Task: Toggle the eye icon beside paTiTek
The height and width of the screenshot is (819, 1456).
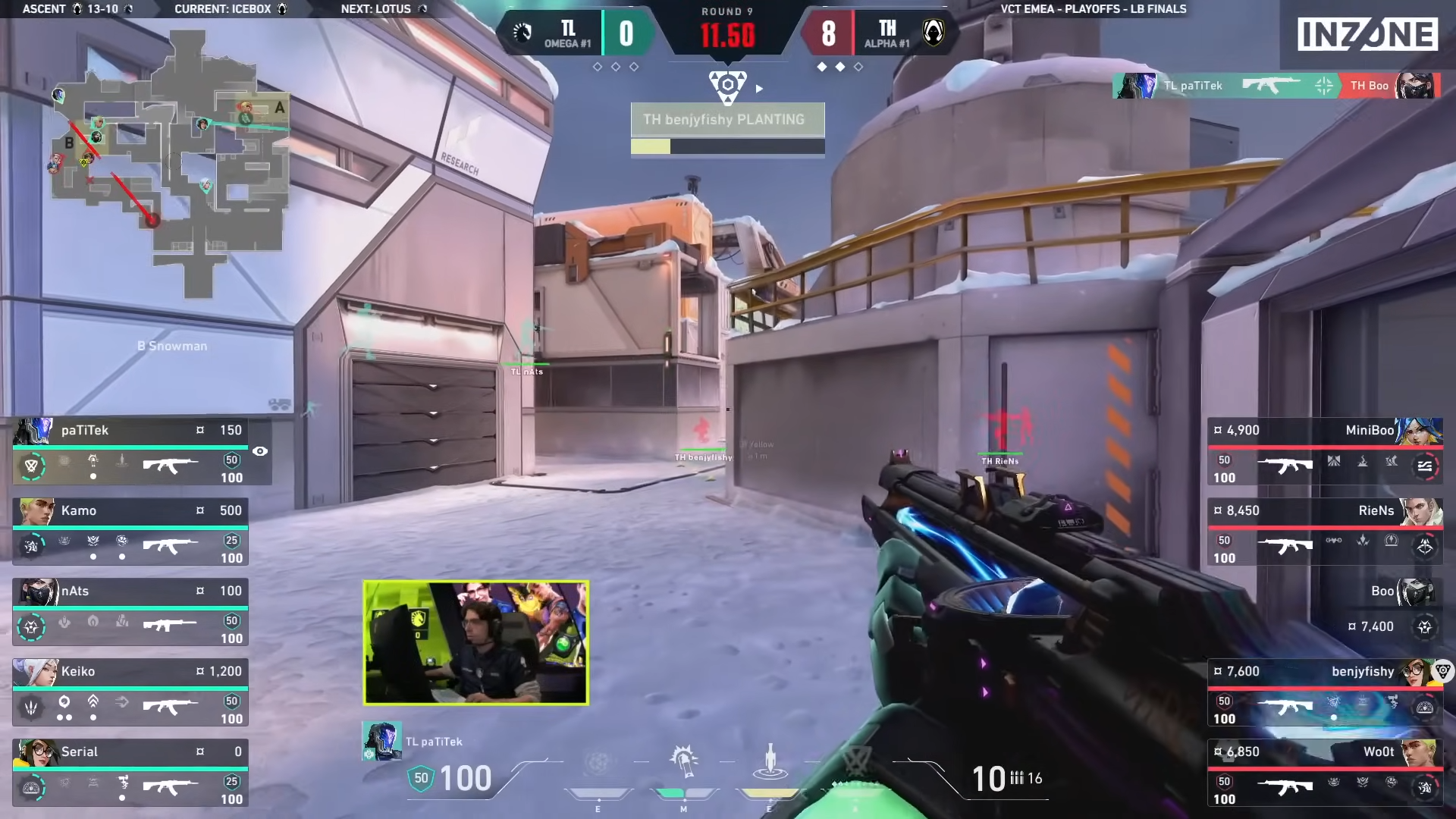Action: (260, 451)
